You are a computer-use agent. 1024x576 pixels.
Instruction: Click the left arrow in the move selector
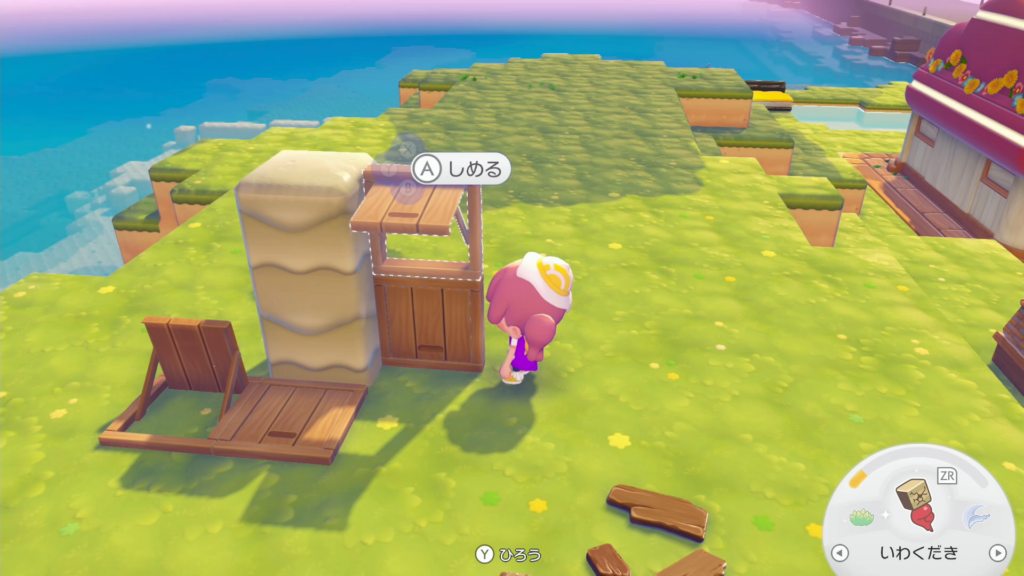pos(840,552)
